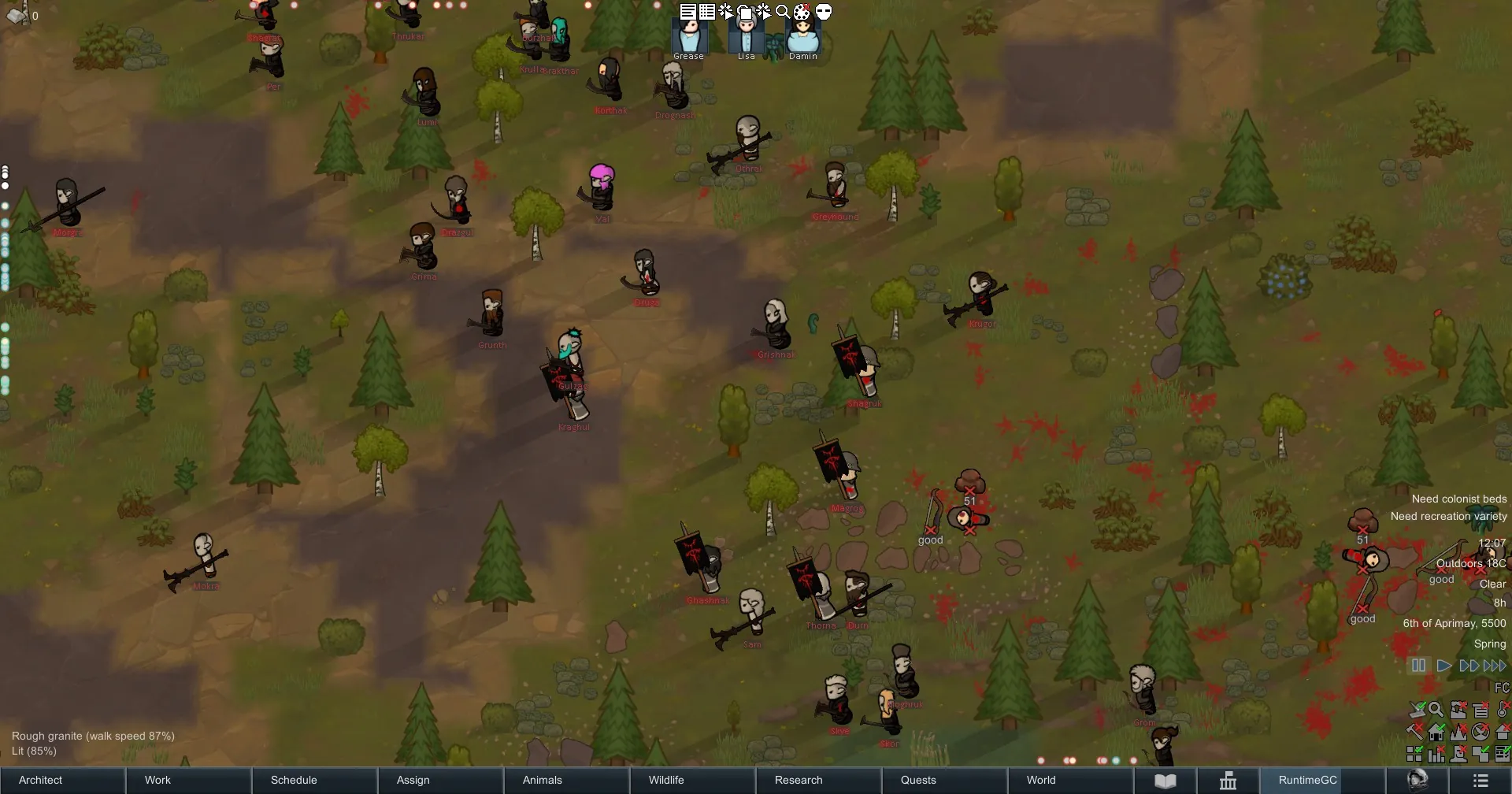Select colonist Grease's portrait
Image resolution: width=1512 pixels, height=794 pixels.
[x=689, y=36]
